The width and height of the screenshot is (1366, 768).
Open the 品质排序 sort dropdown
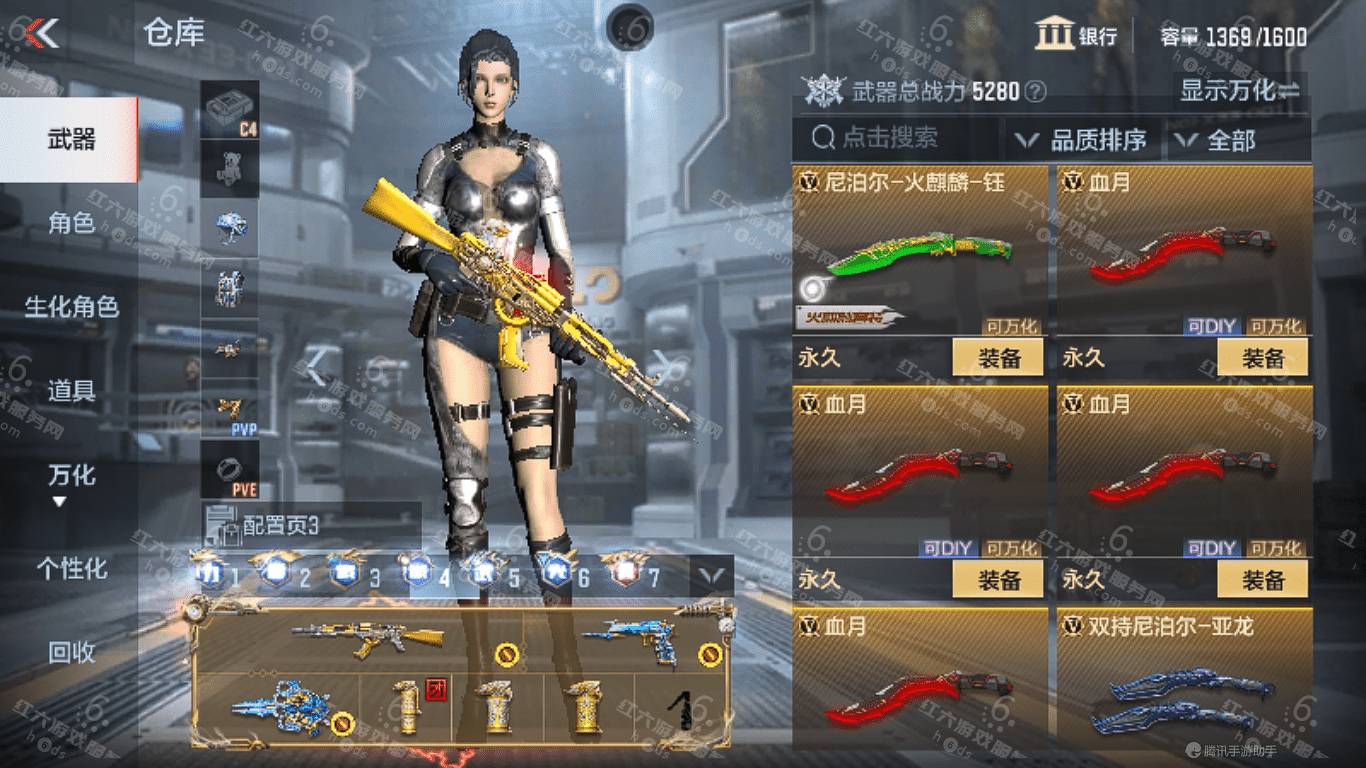pyautogui.click(x=1083, y=140)
